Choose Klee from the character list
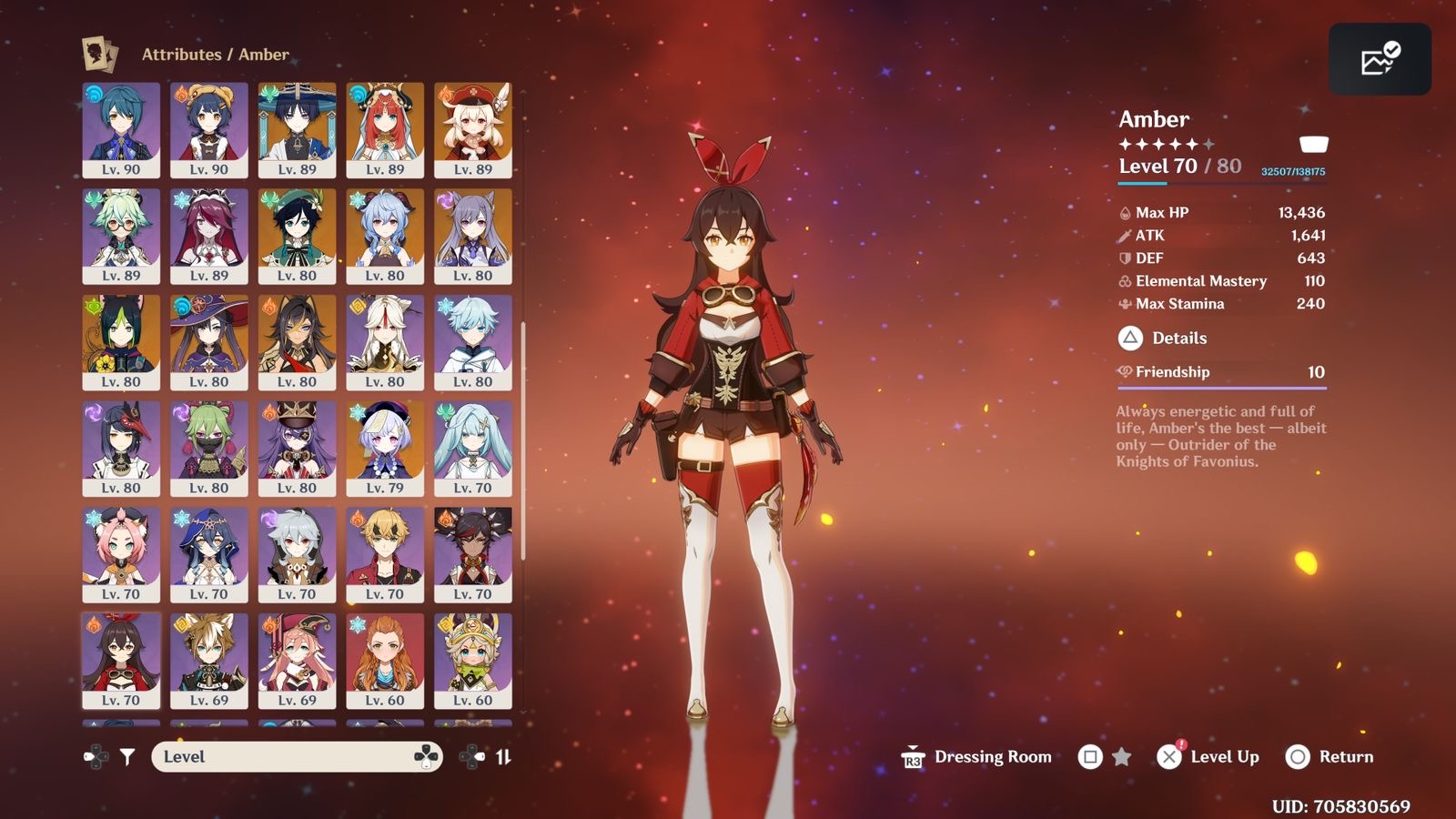 coord(473,129)
